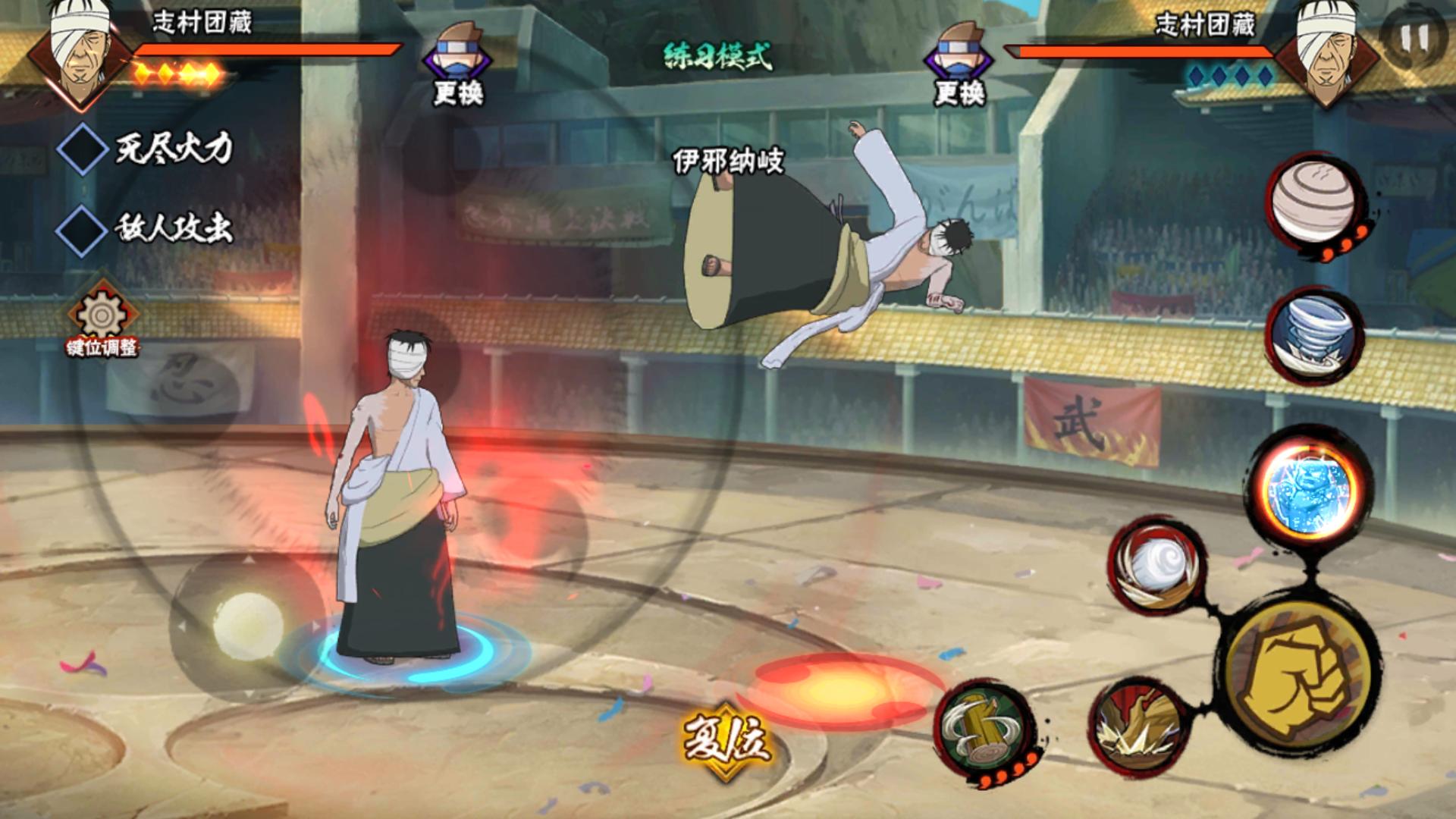Toggle the 敌人攻击 checkbox
Image resolution: width=1456 pixels, height=819 pixels.
(x=83, y=230)
